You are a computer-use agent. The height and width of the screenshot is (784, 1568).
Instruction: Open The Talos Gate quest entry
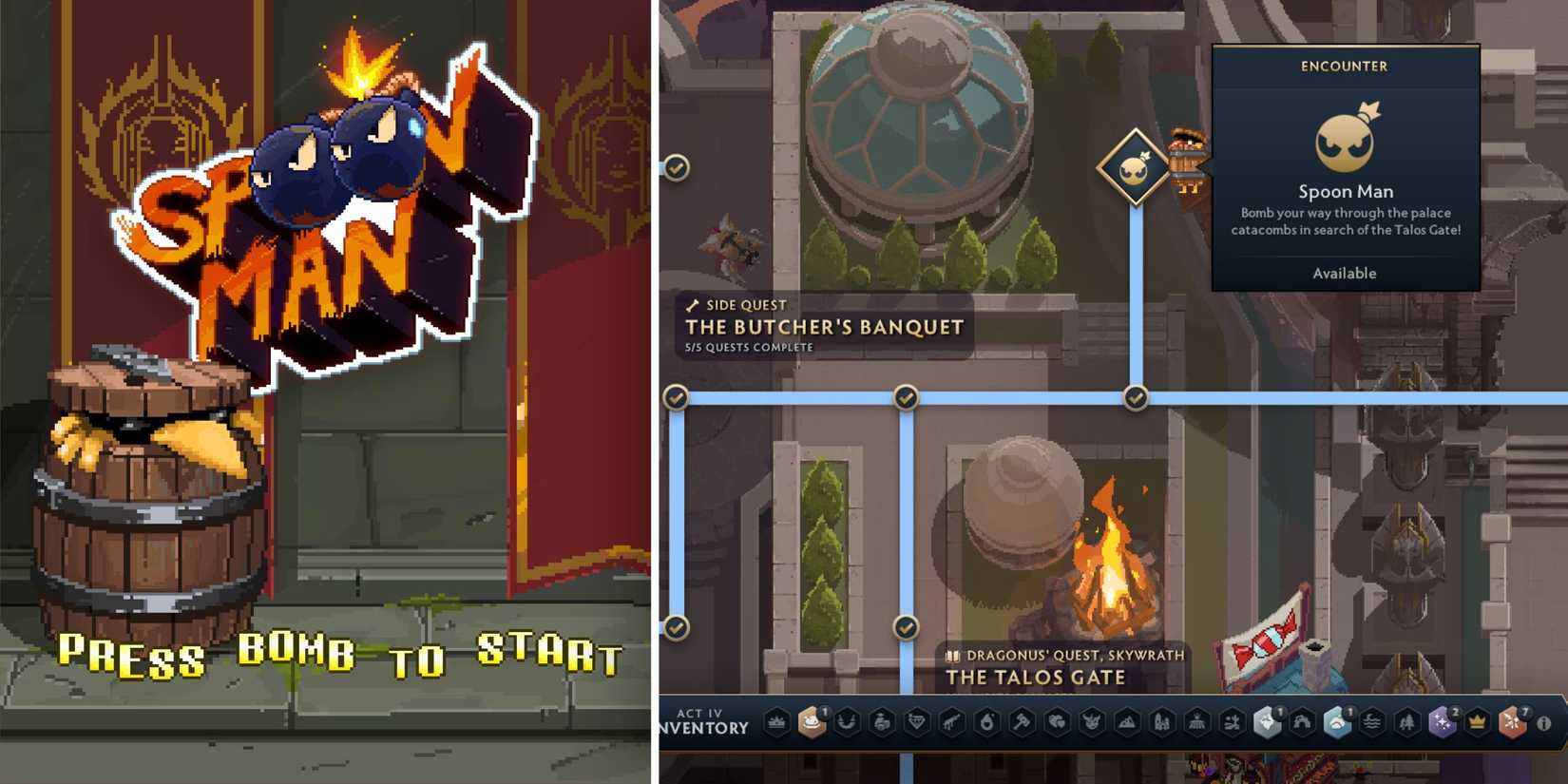(1035, 678)
